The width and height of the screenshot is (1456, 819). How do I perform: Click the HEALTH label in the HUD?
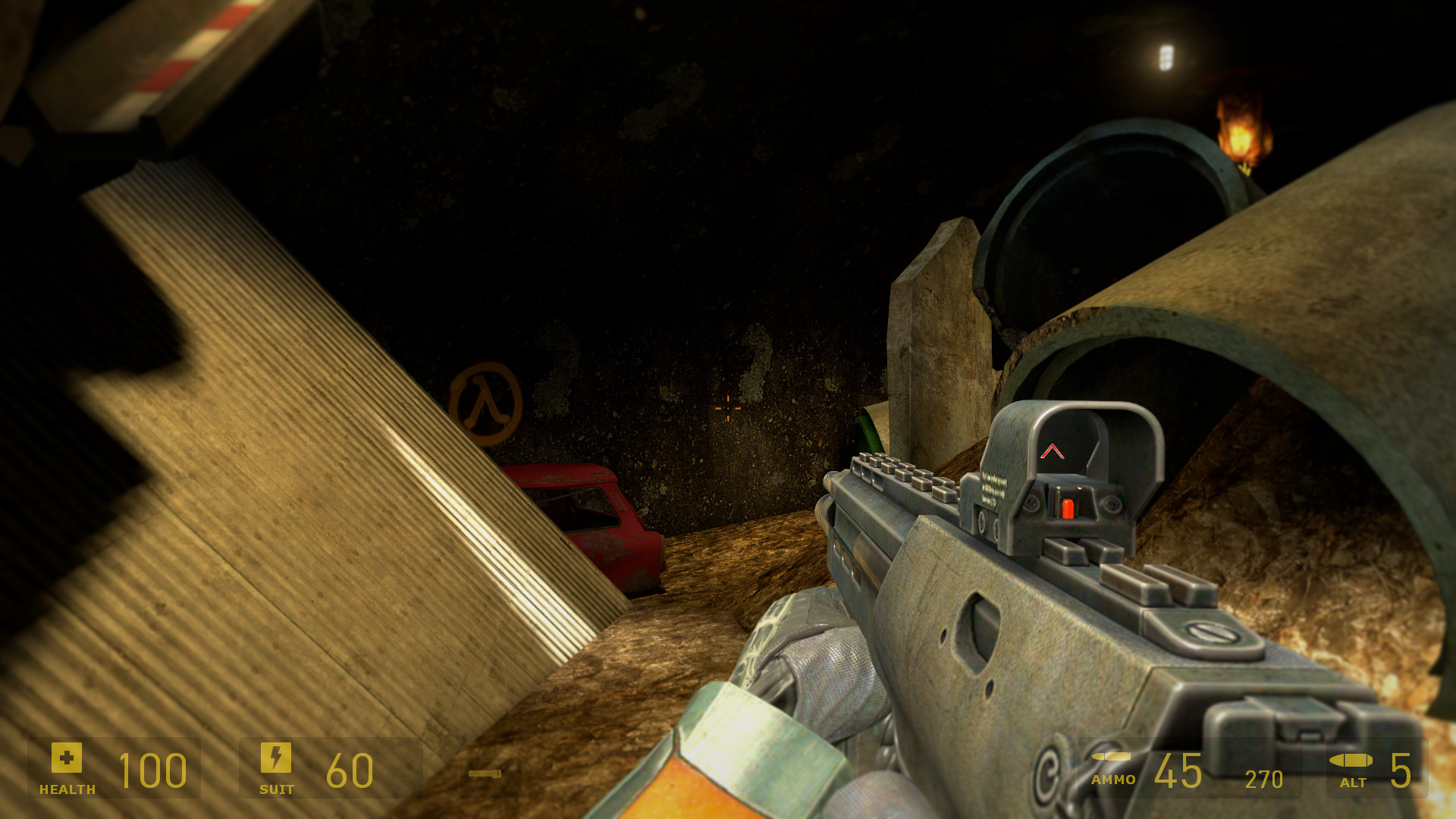[67, 789]
